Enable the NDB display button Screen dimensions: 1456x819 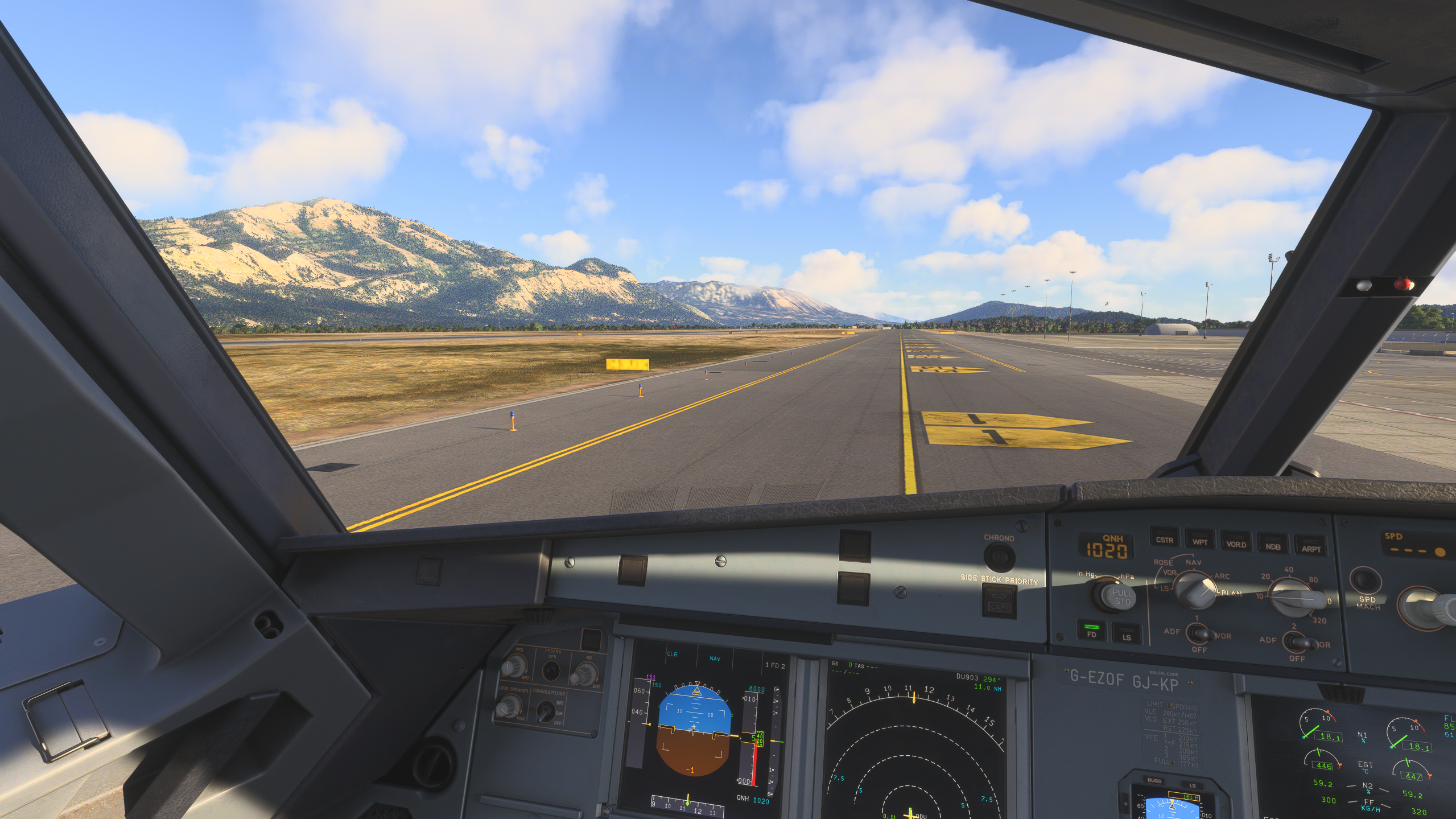pos(1273,546)
